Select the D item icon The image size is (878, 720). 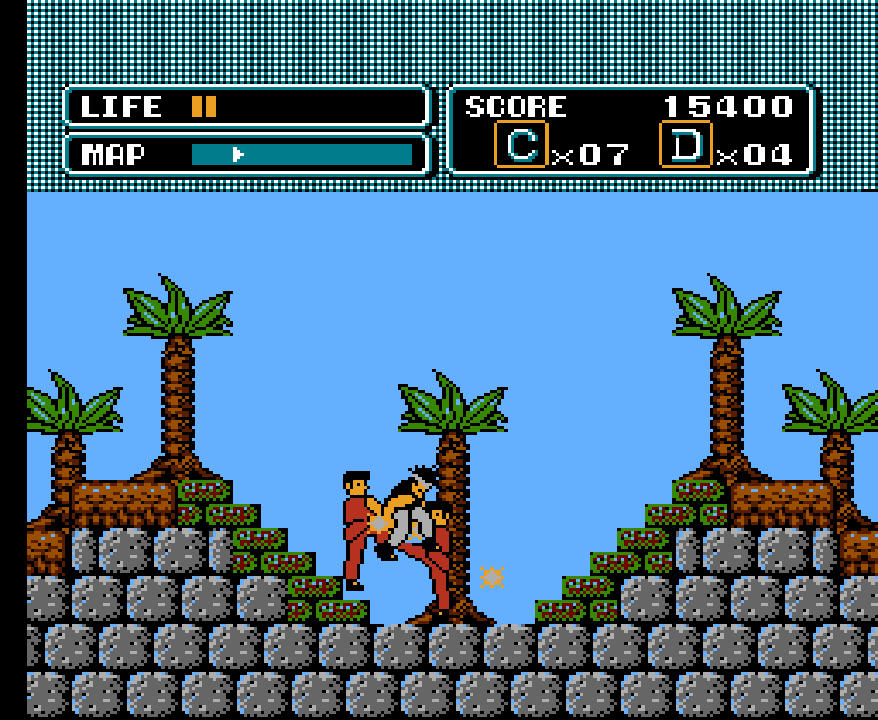point(686,145)
